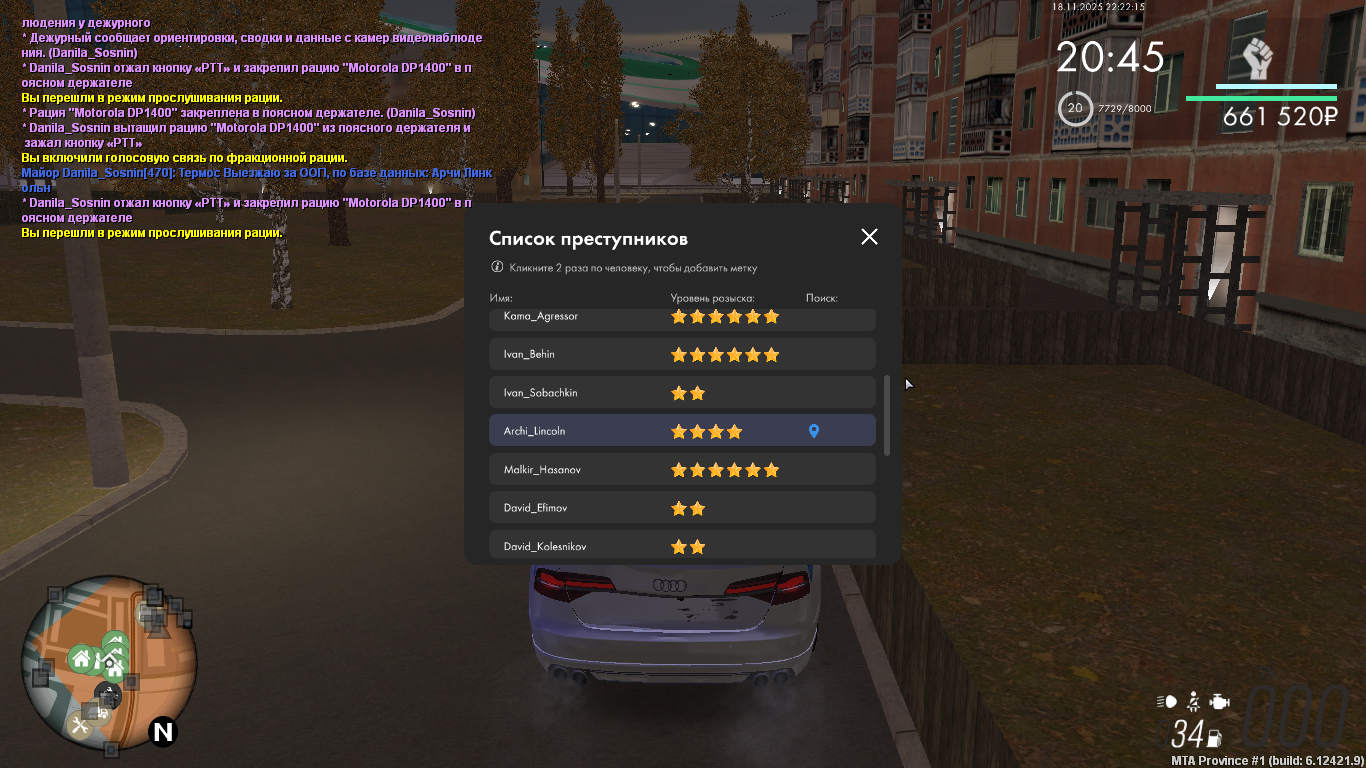Close the criminals list window
The image size is (1366, 768).
tap(869, 237)
